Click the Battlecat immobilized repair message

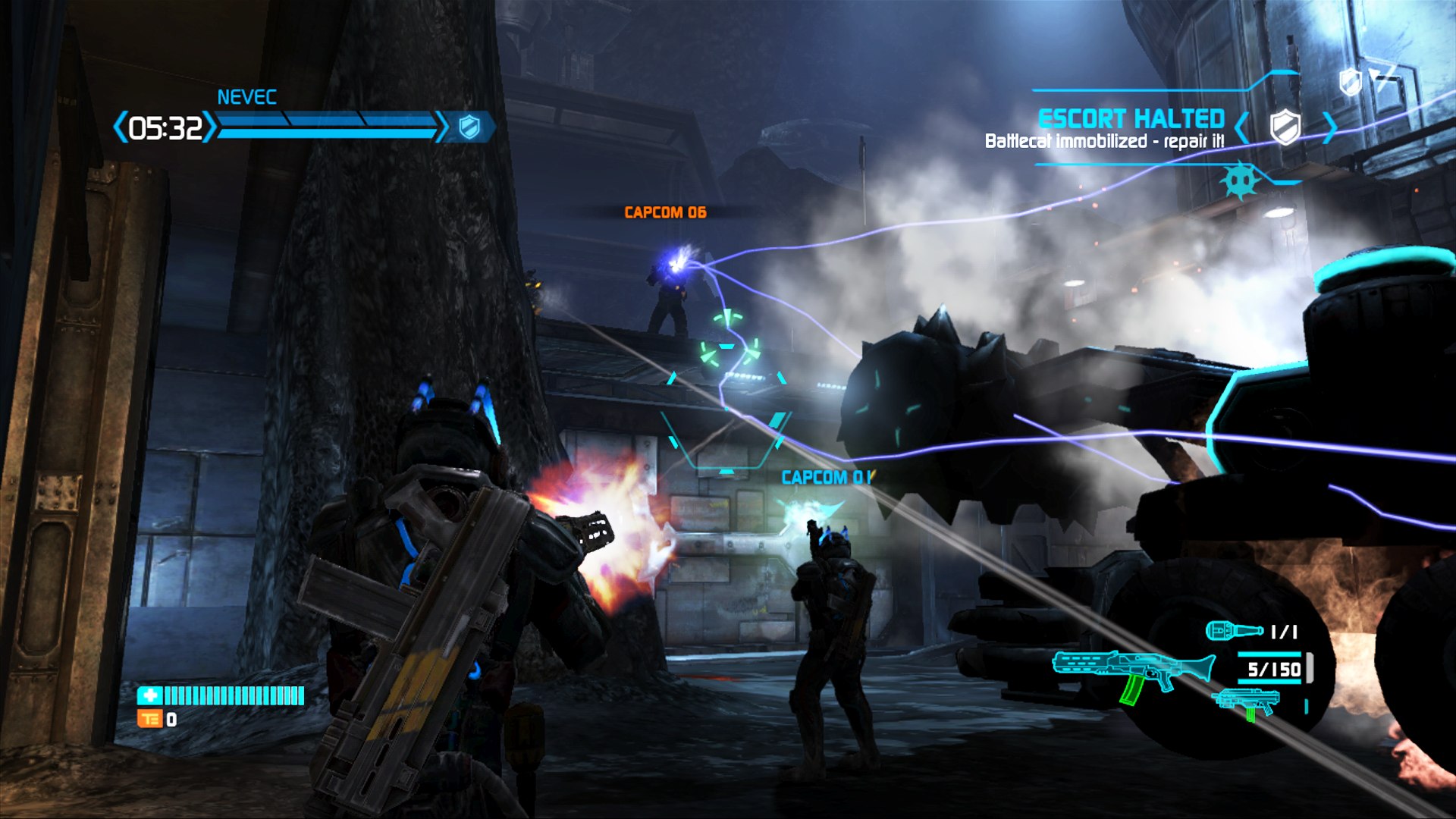[1105, 140]
